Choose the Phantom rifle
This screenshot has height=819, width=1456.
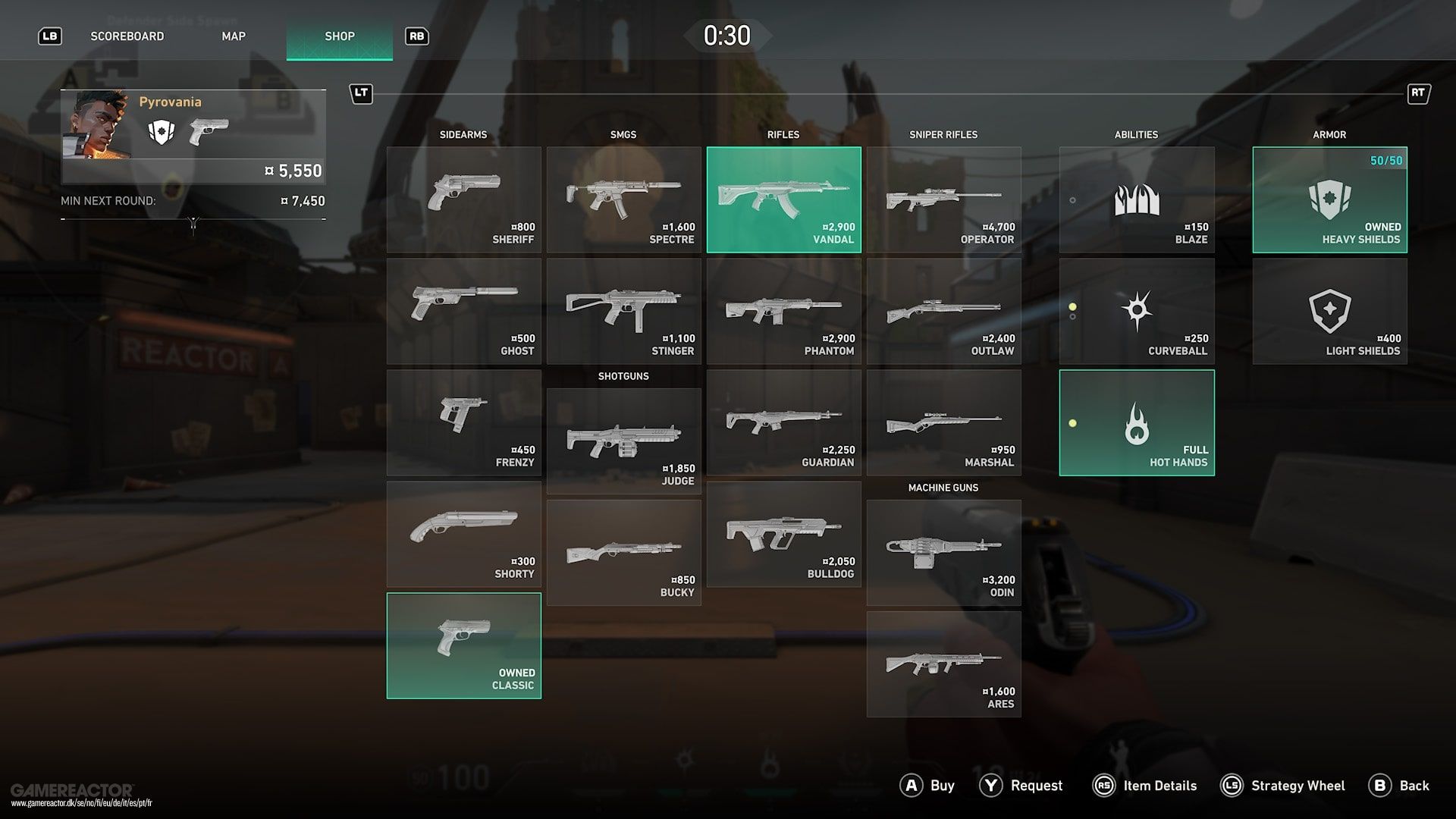tap(783, 311)
